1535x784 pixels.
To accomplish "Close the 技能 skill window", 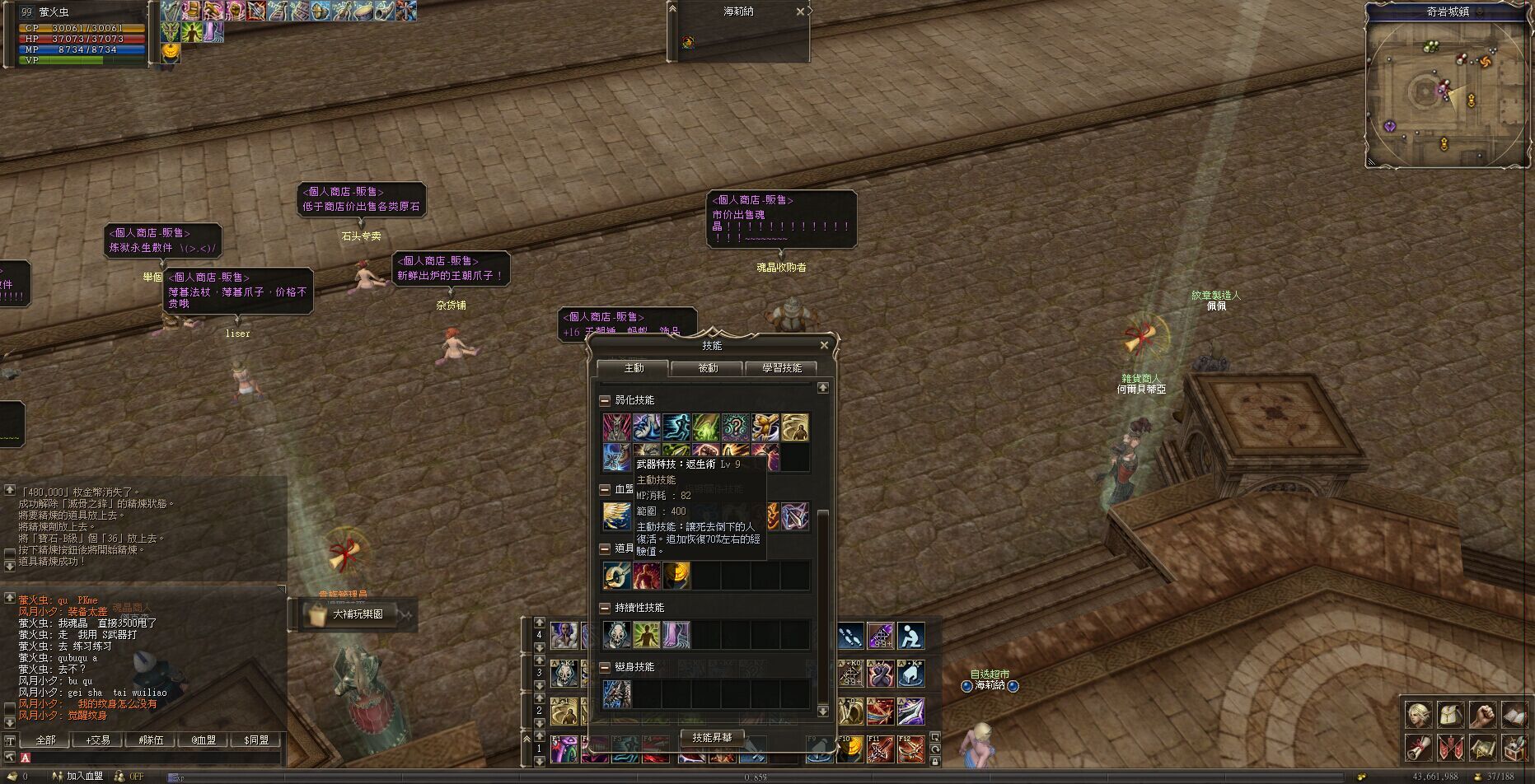I will pyautogui.click(x=824, y=346).
